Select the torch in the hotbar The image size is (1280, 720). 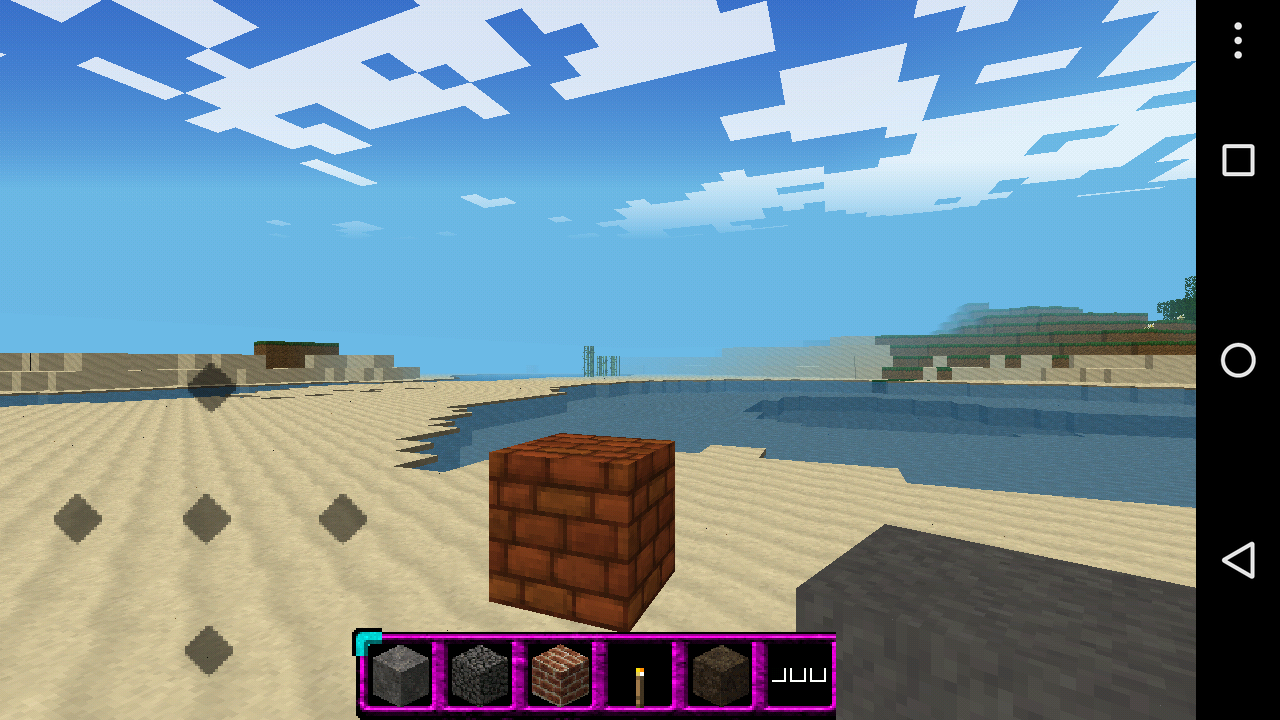pyautogui.click(x=639, y=677)
